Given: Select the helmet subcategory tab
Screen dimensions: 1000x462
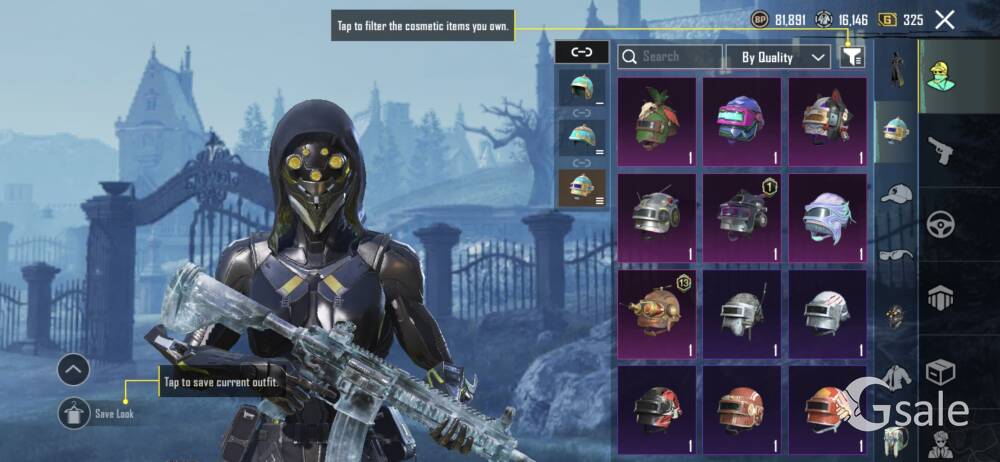Looking at the screenshot, I should coord(896,130).
